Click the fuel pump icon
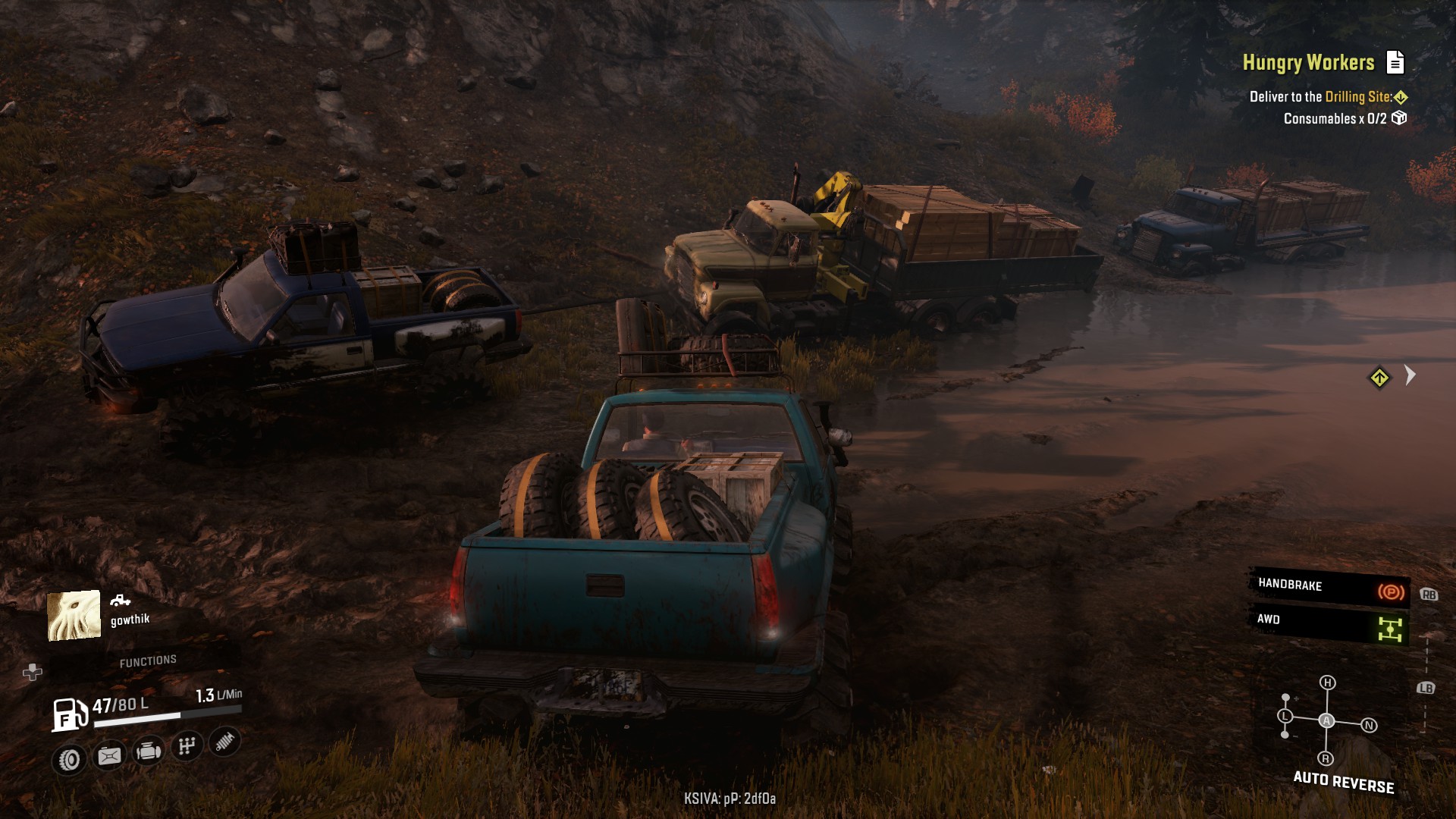1456x819 pixels. 69,714
